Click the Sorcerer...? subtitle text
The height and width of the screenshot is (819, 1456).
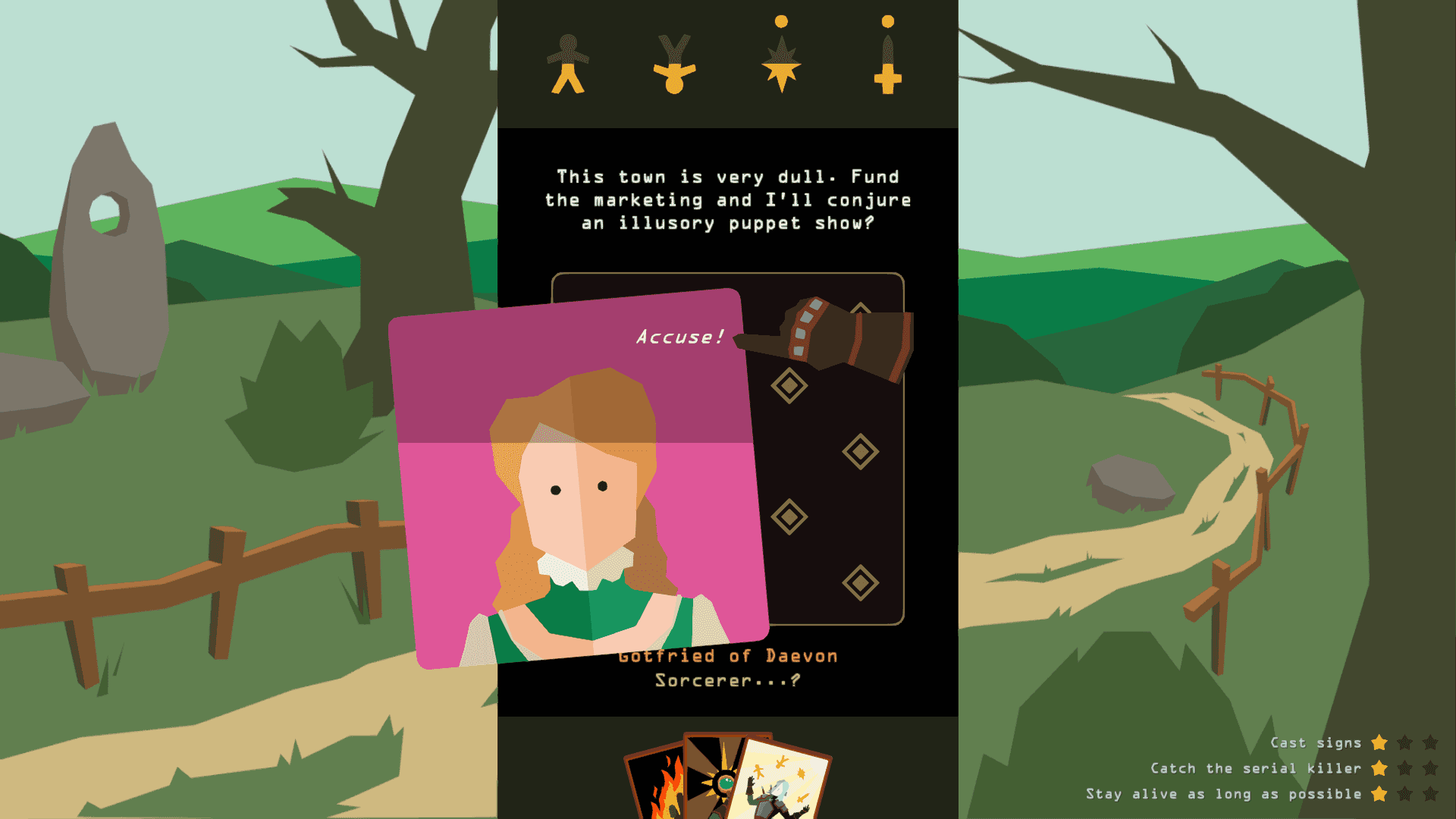(726, 681)
